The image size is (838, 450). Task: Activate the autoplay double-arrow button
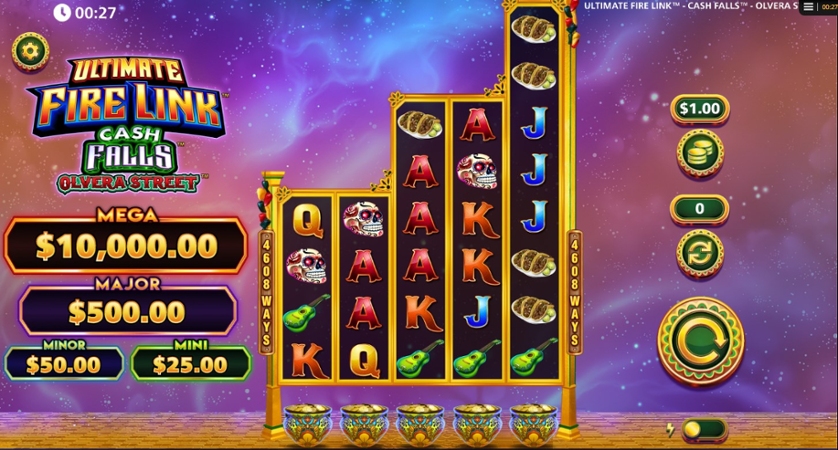699,252
